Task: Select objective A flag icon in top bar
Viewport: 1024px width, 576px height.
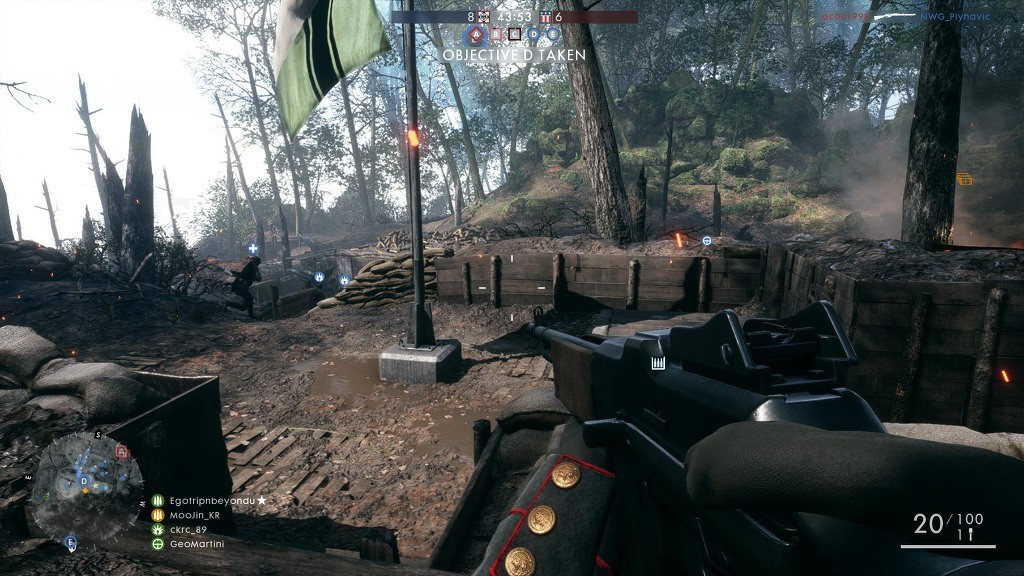Action: click(476, 34)
